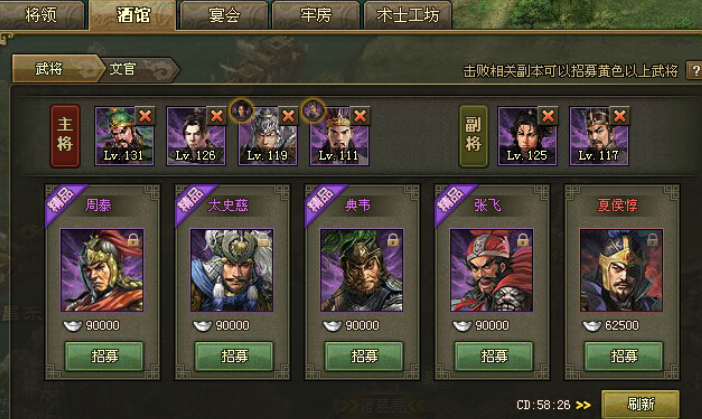Select the Lv. 125 vice general portrait
702x419 pixels.
(524, 135)
